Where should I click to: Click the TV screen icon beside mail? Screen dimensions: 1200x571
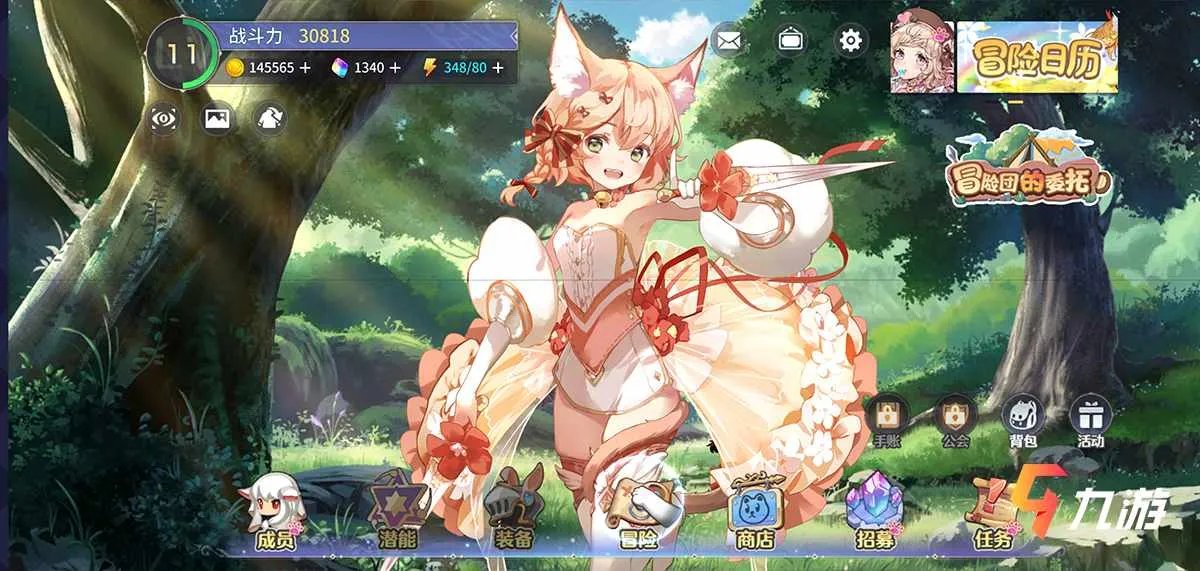[791, 41]
